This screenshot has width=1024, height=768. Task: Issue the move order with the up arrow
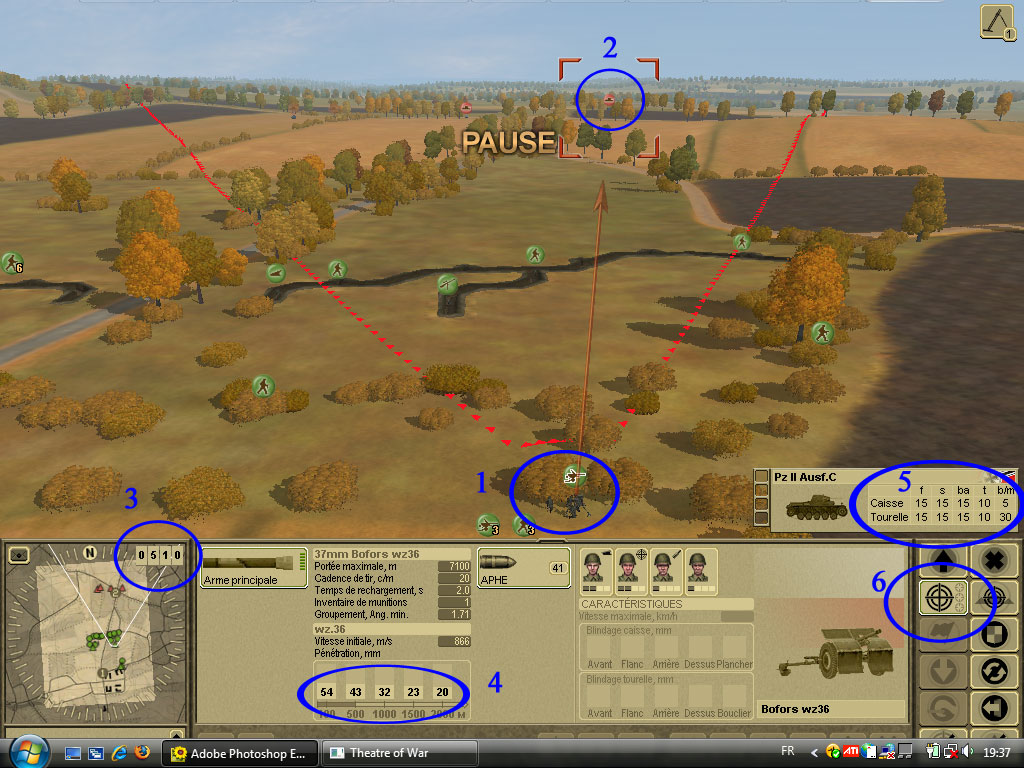click(x=943, y=561)
